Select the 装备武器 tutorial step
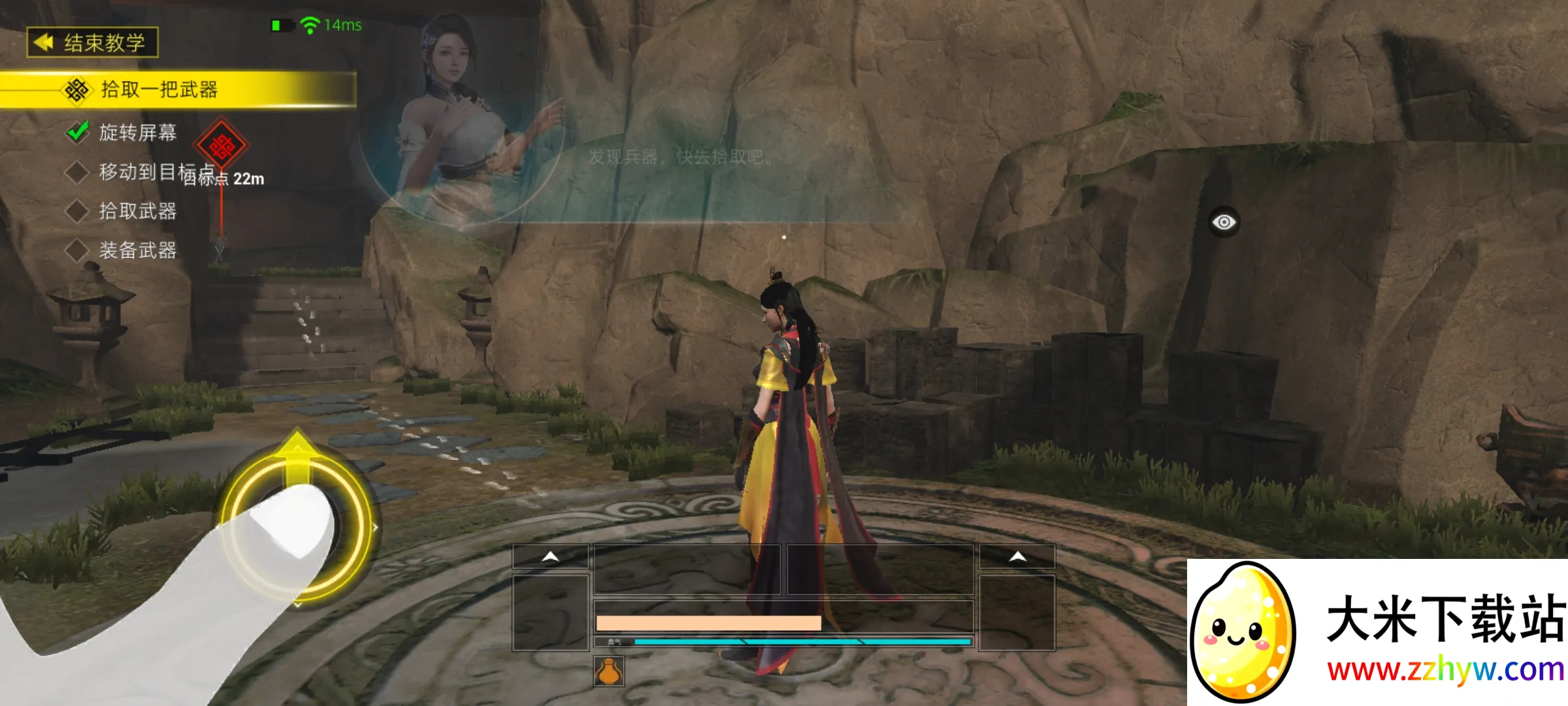 (x=137, y=250)
